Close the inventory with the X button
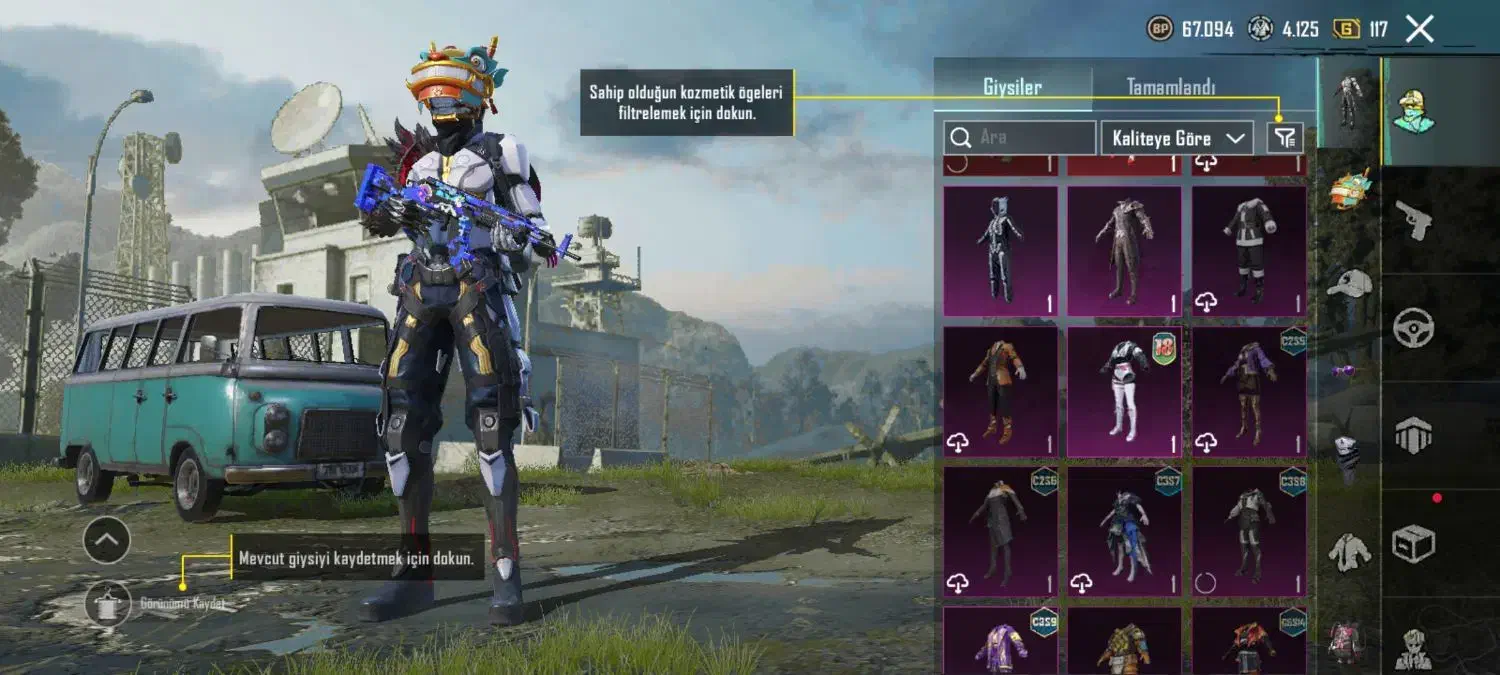 1419,29
